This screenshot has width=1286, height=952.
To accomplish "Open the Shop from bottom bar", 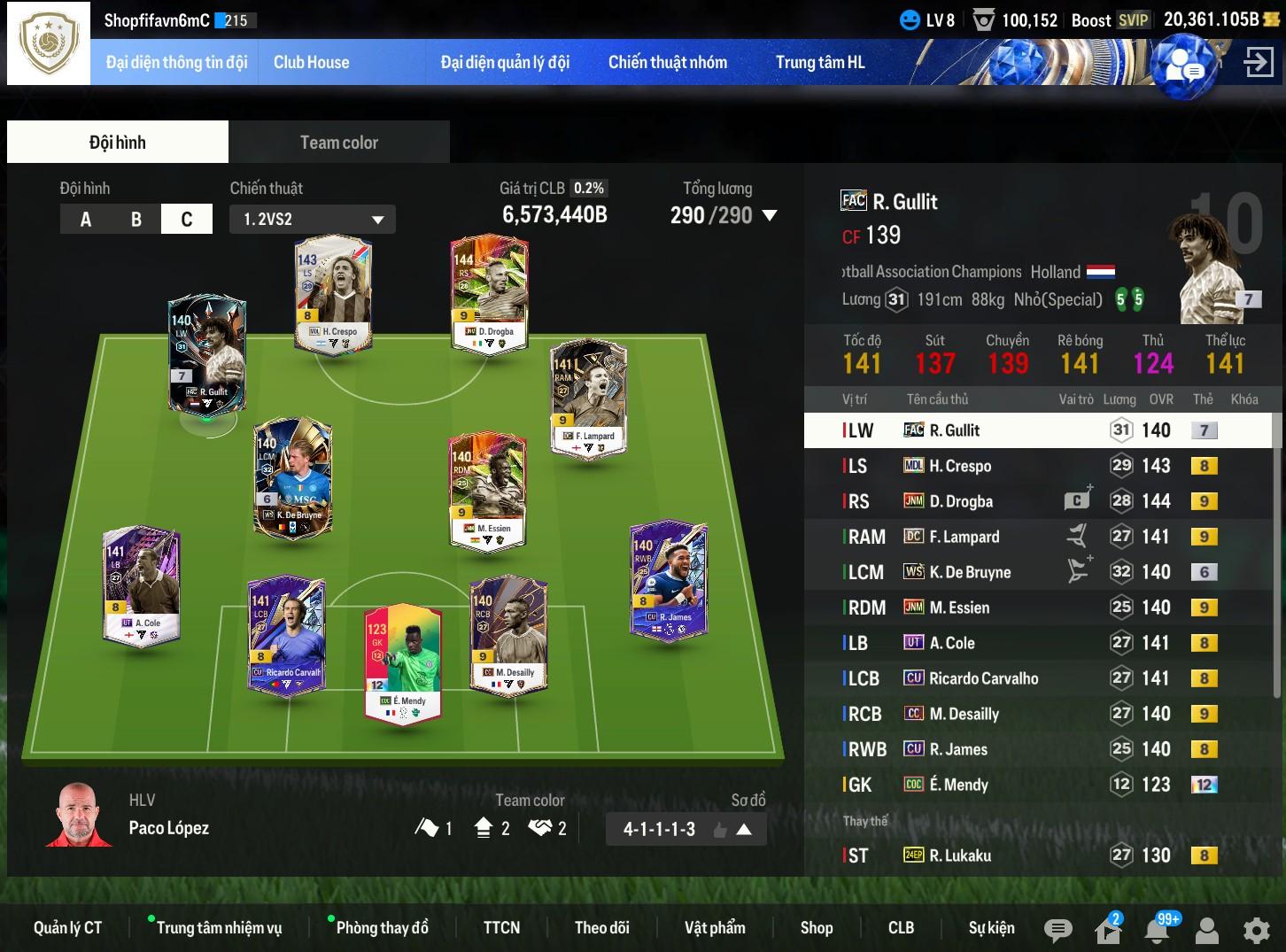I will (x=816, y=928).
